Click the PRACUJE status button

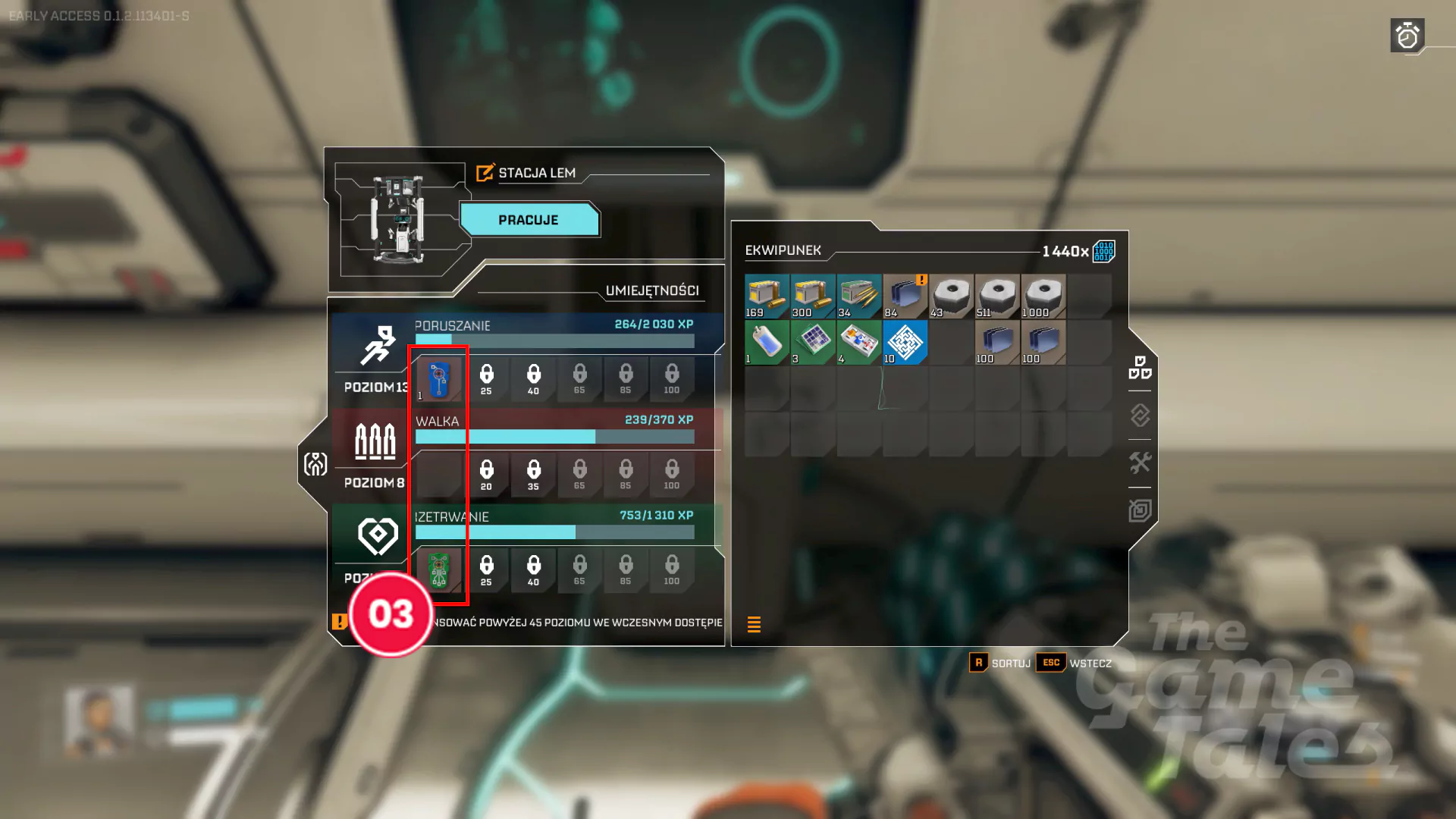pyautogui.click(x=529, y=220)
